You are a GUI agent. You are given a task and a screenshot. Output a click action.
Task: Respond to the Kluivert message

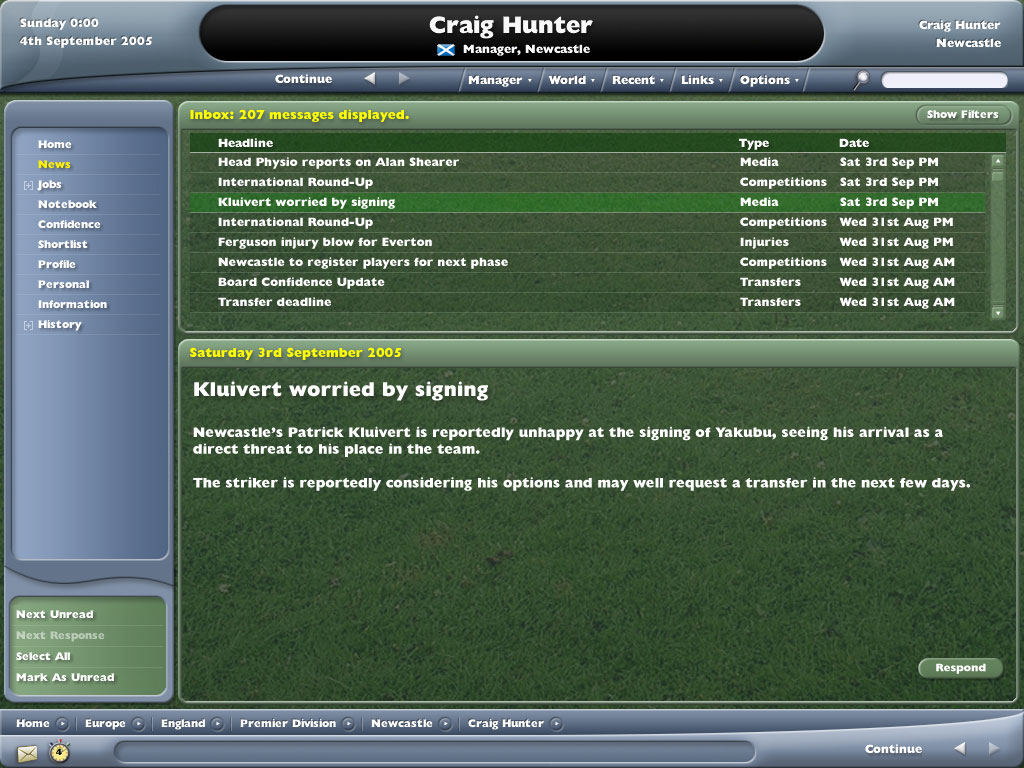click(960, 668)
